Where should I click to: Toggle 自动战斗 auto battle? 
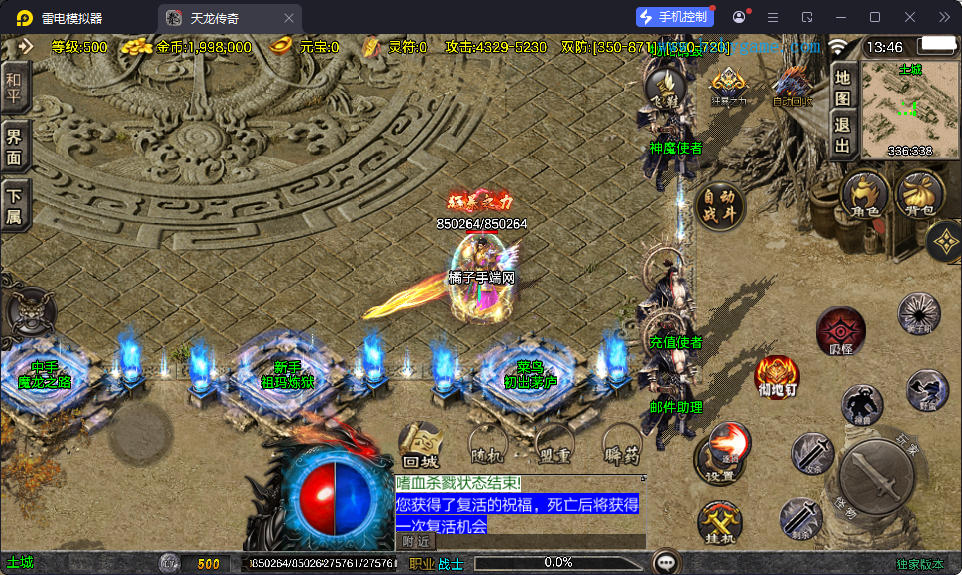point(720,206)
